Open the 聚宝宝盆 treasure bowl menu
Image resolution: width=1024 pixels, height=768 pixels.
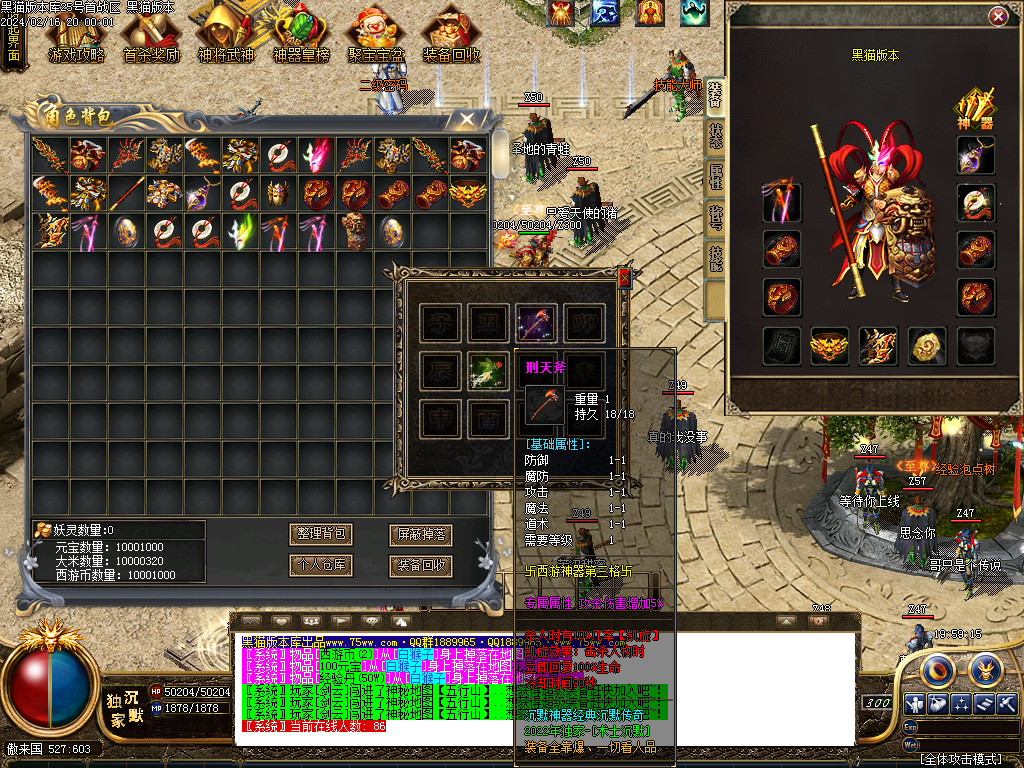pyautogui.click(x=375, y=34)
